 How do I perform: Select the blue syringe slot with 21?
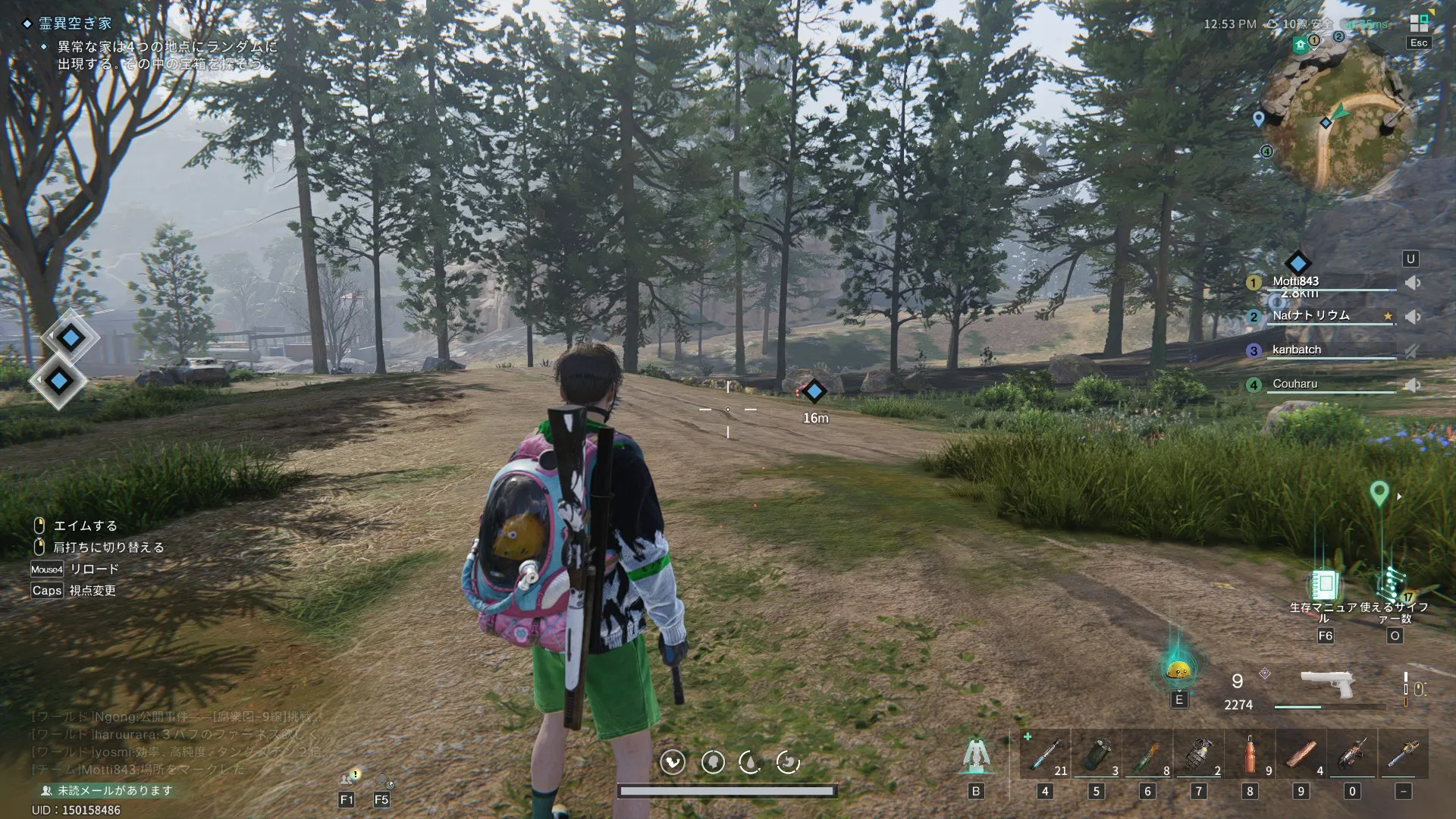(1045, 755)
